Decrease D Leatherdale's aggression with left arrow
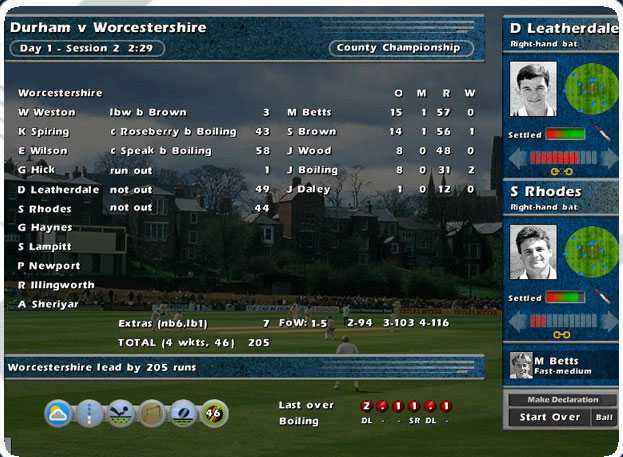 [518, 158]
